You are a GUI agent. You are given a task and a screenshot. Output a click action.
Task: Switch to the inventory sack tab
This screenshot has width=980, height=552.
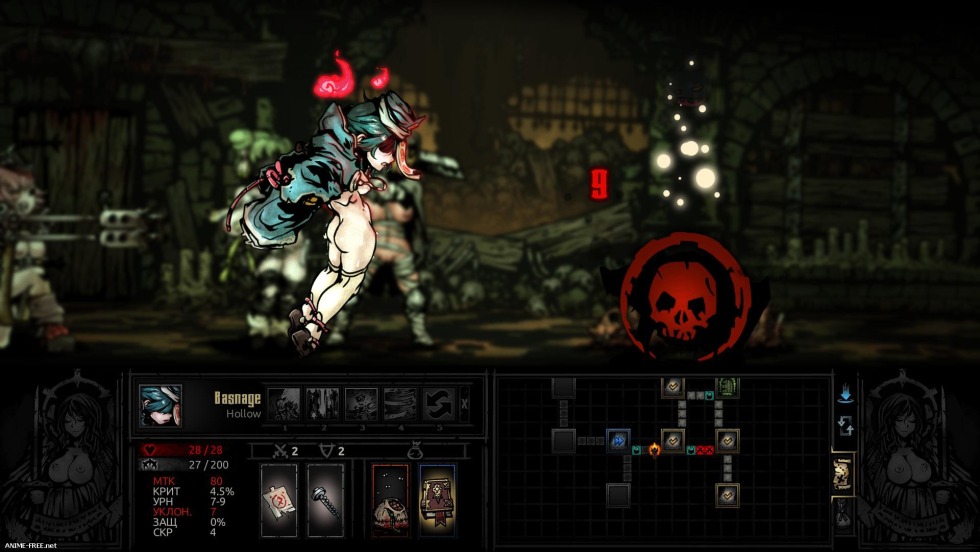(843, 513)
